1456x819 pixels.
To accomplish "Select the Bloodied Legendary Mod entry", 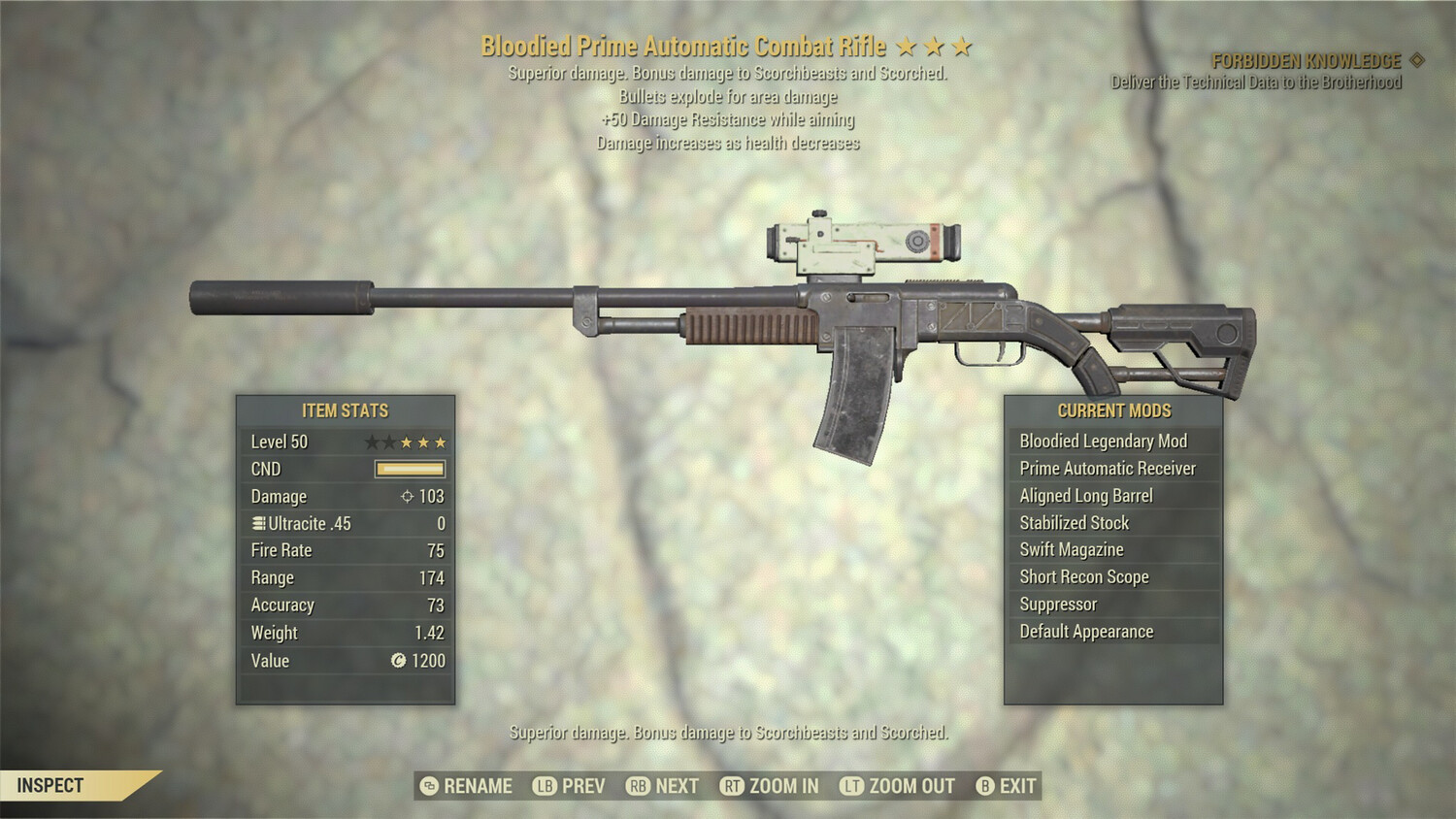I will pos(1103,441).
